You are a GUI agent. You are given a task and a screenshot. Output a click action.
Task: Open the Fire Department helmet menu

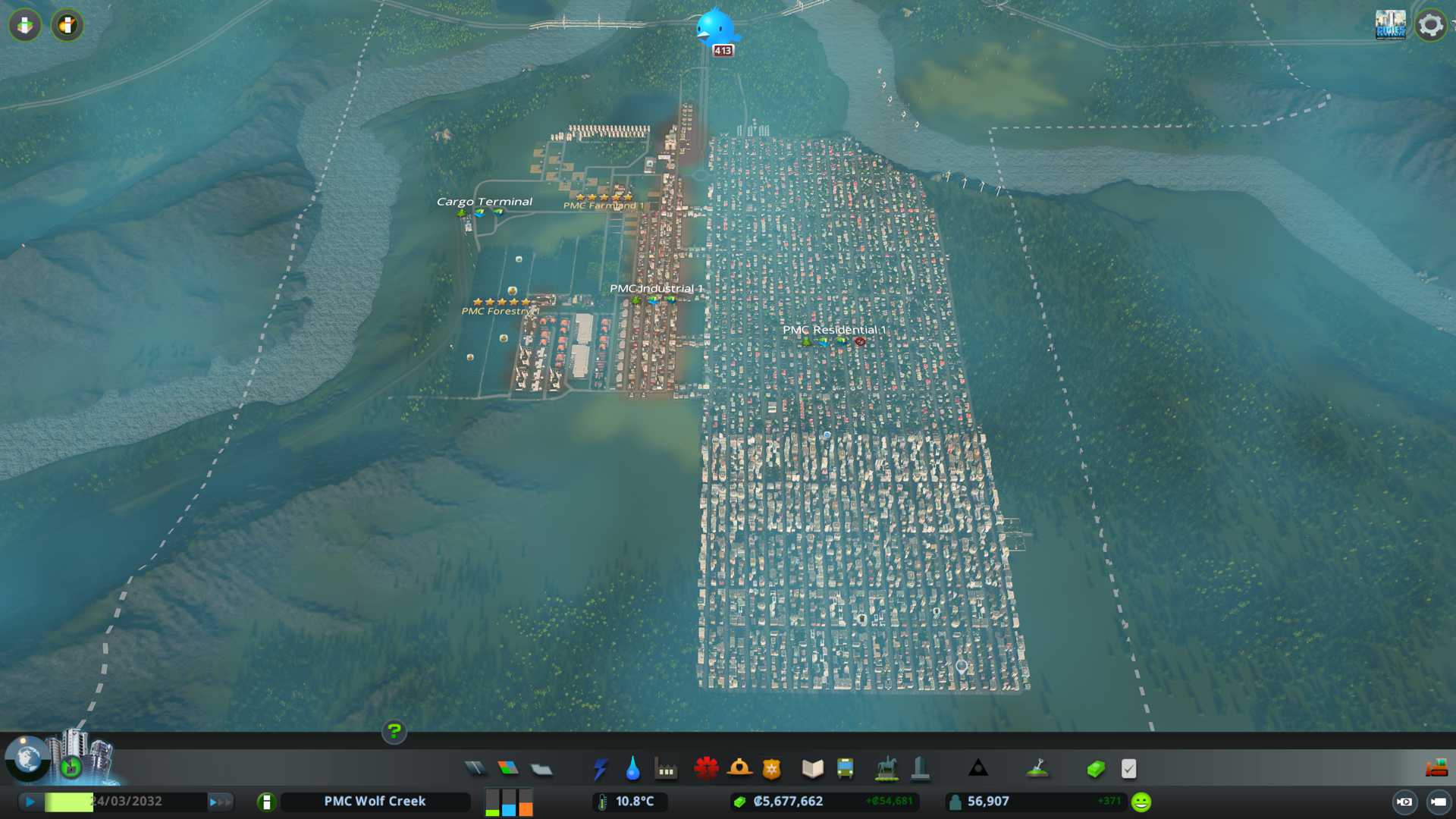(739, 769)
